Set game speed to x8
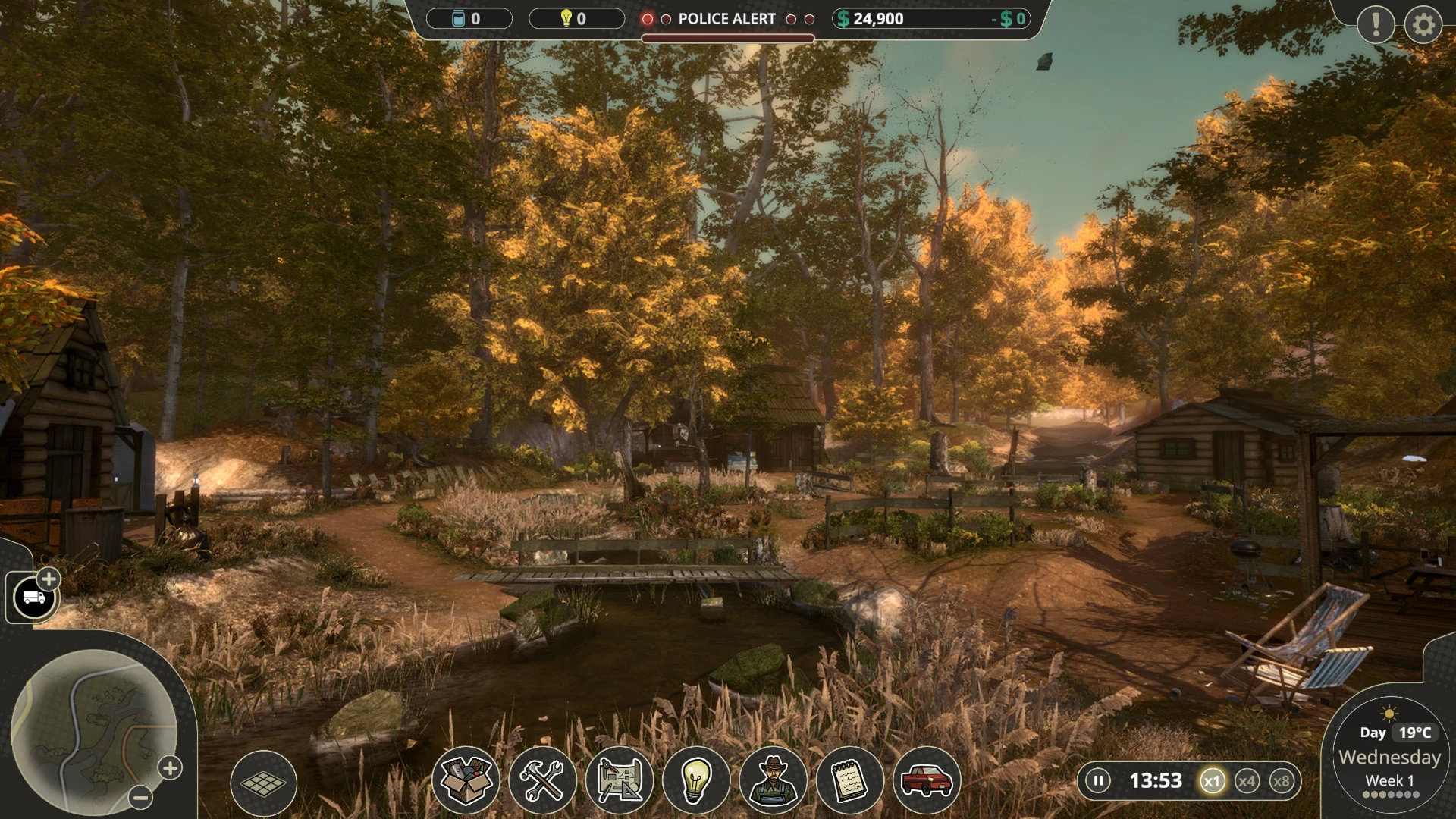Viewport: 1456px width, 819px height. (x=1282, y=781)
